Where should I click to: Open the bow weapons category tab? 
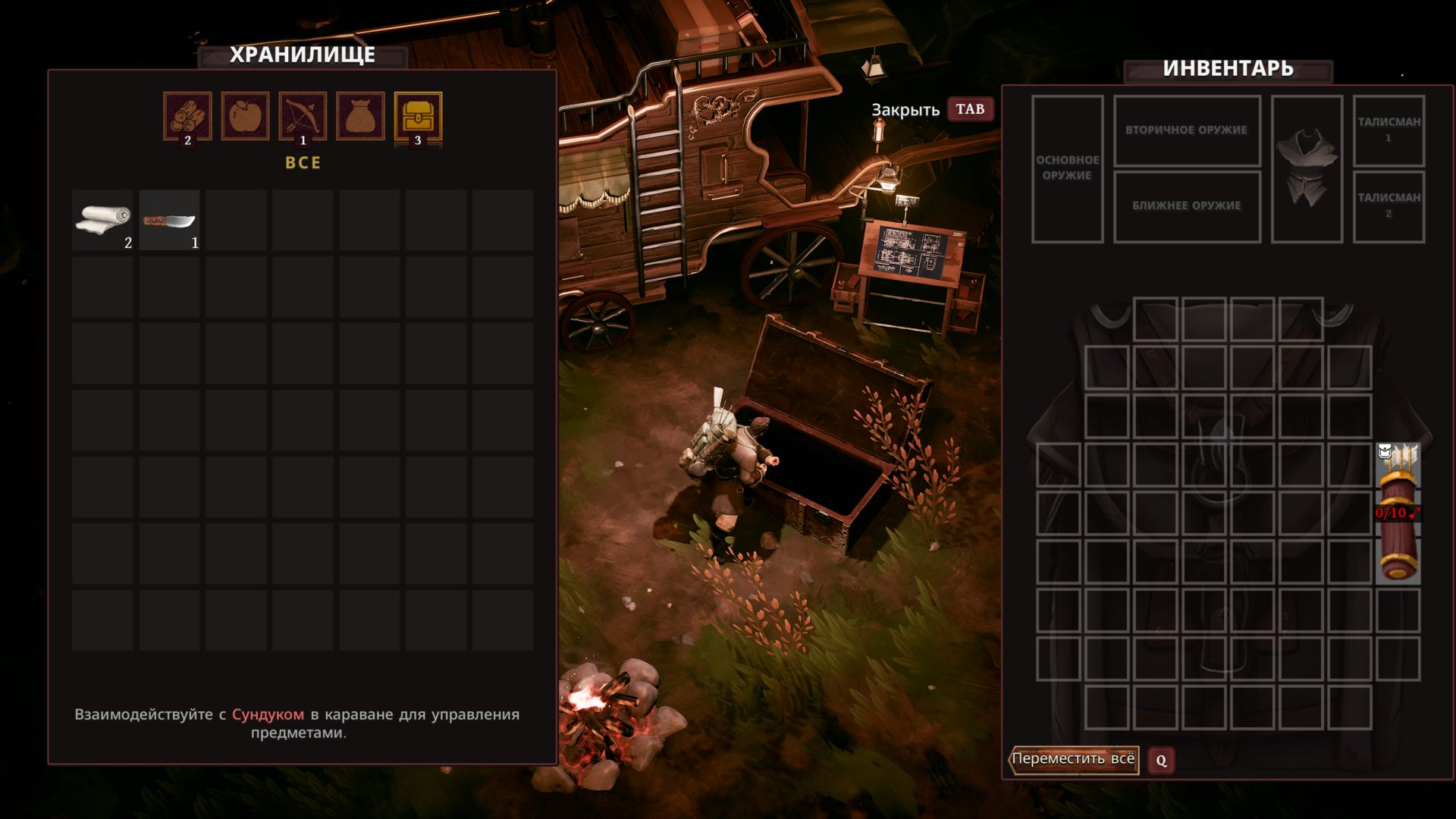[x=303, y=116]
